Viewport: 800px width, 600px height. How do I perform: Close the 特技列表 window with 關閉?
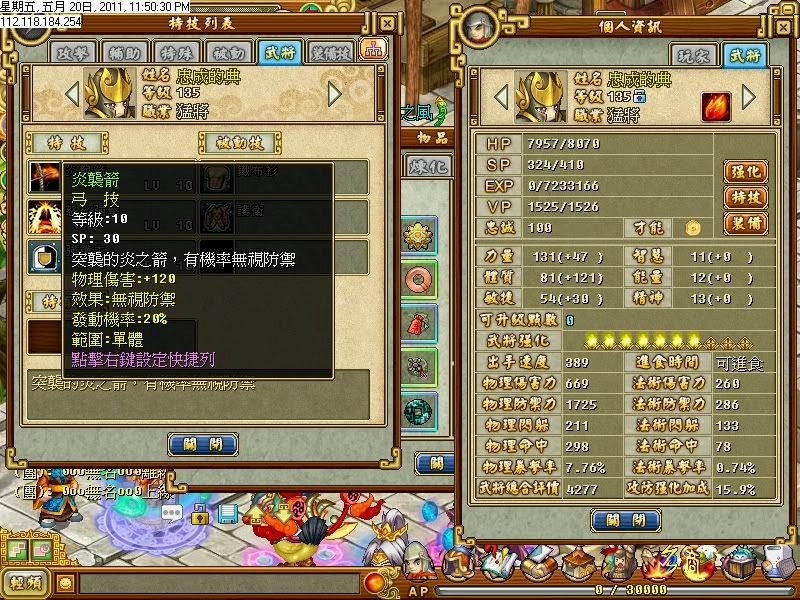coord(204,443)
